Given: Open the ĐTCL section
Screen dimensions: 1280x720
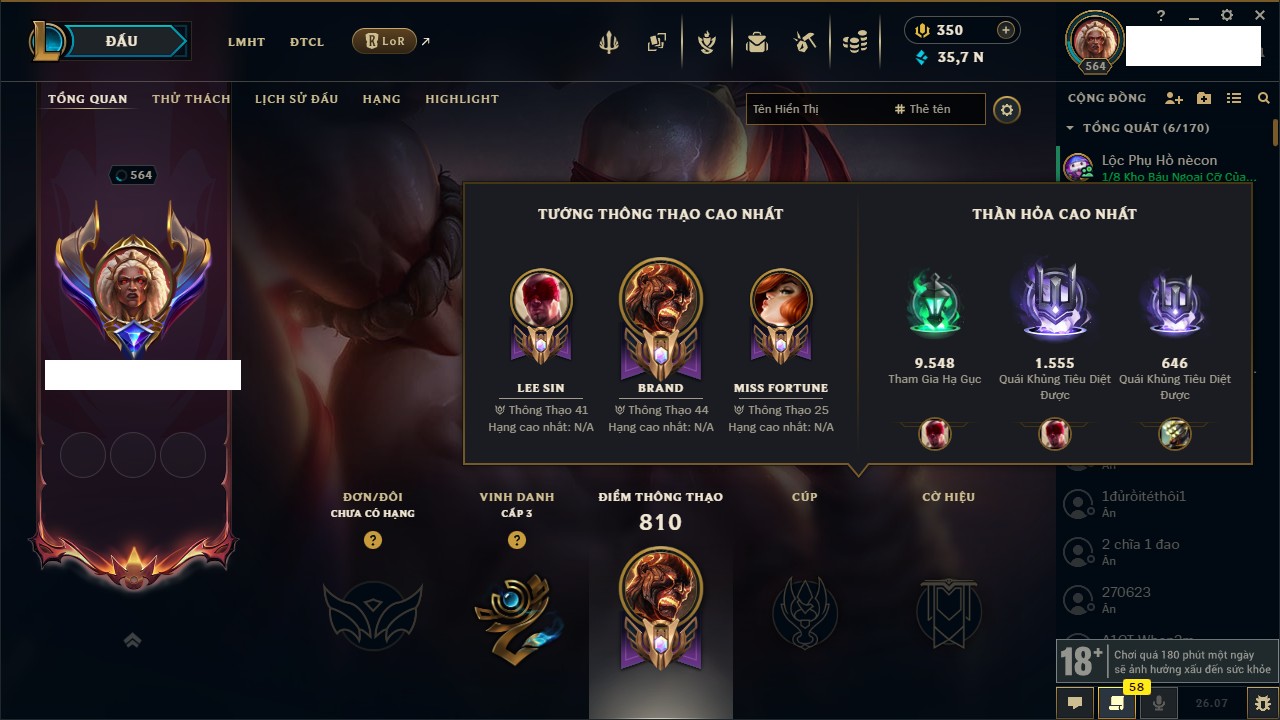Looking at the screenshot, I should [x=307, y=42].
